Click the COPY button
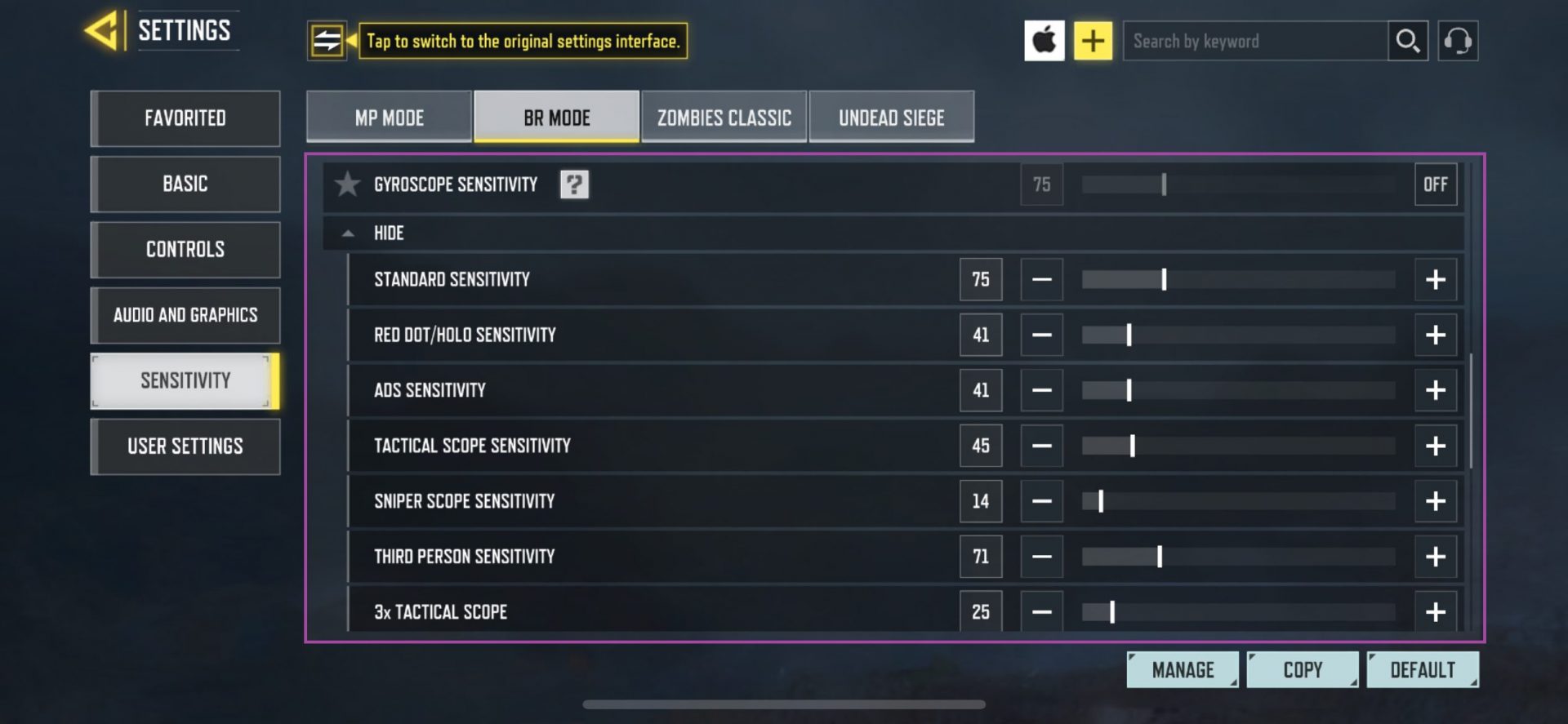1568x724 pixels. pos(1303,668)
